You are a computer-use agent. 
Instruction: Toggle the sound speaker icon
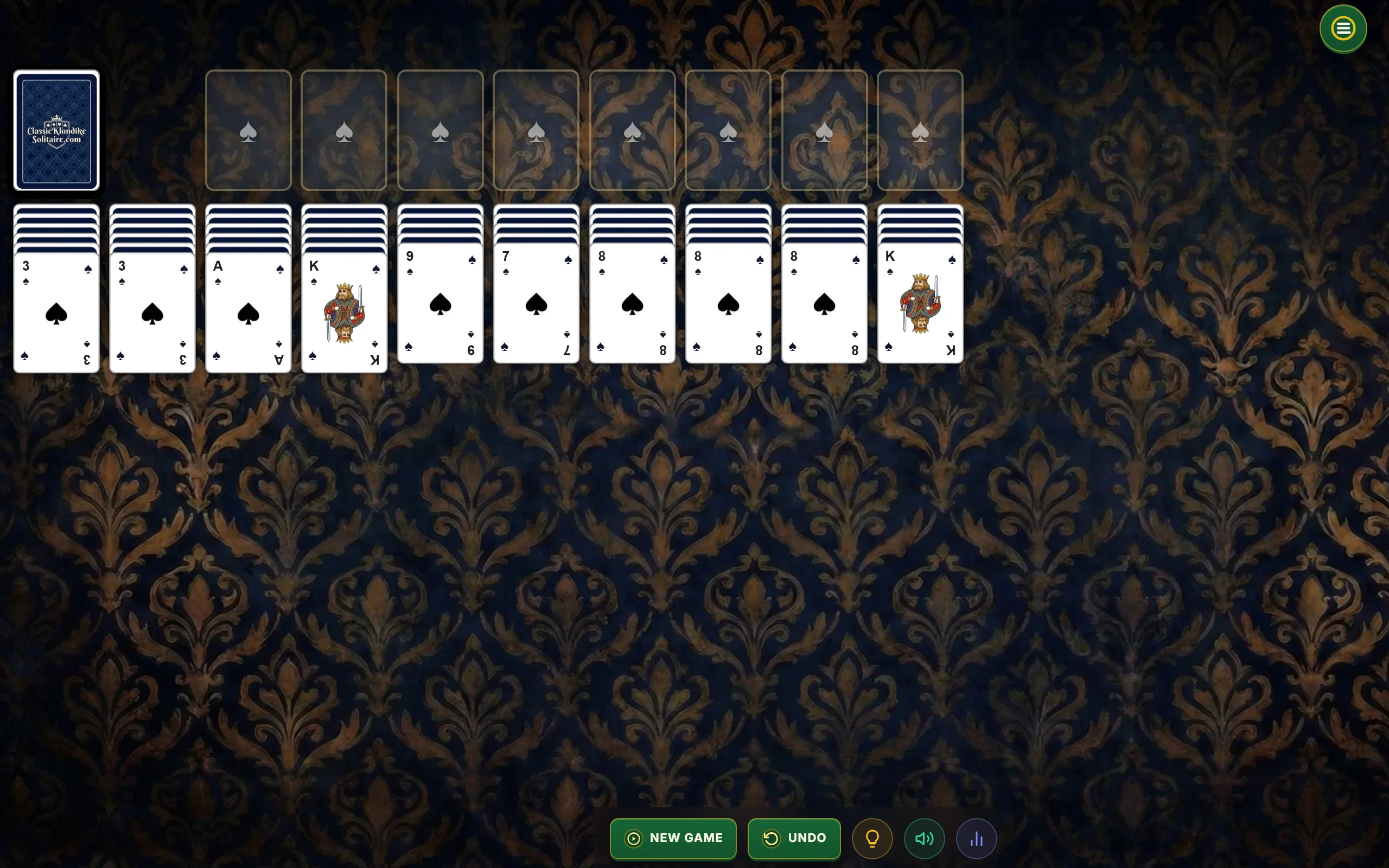(924, 839)
